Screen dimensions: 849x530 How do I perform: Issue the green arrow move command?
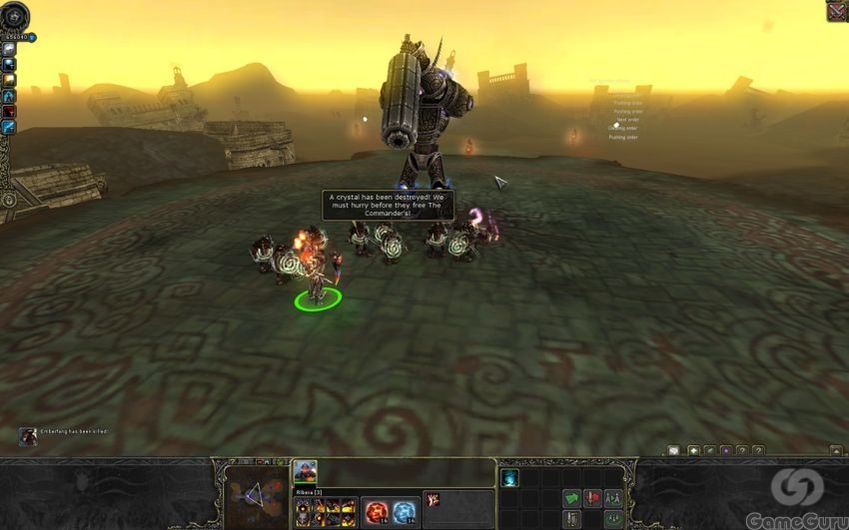[x=571, y=498]
